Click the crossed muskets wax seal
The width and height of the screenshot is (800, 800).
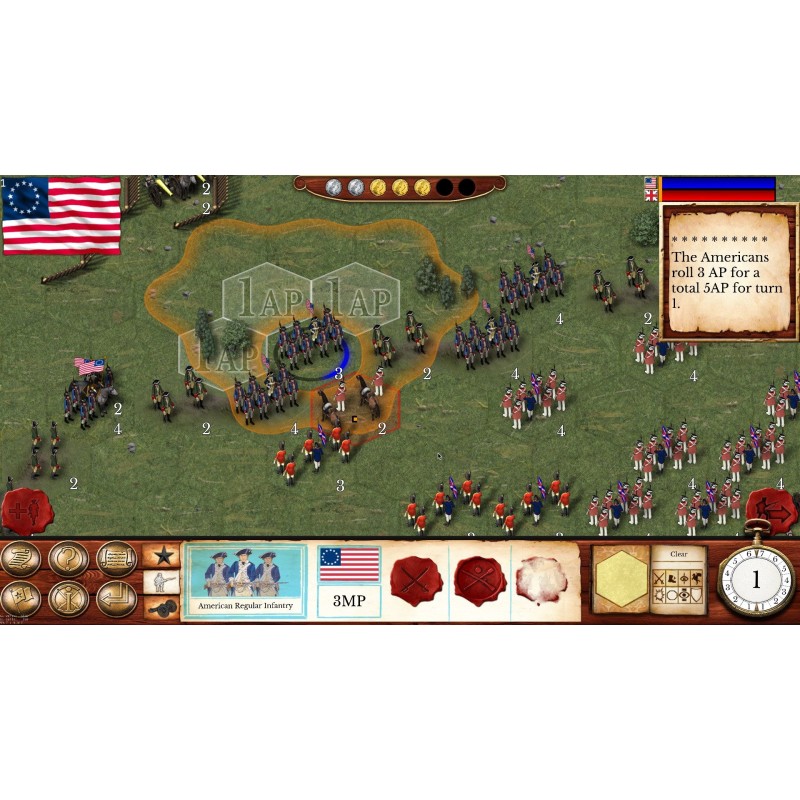[x=480, y=580]
